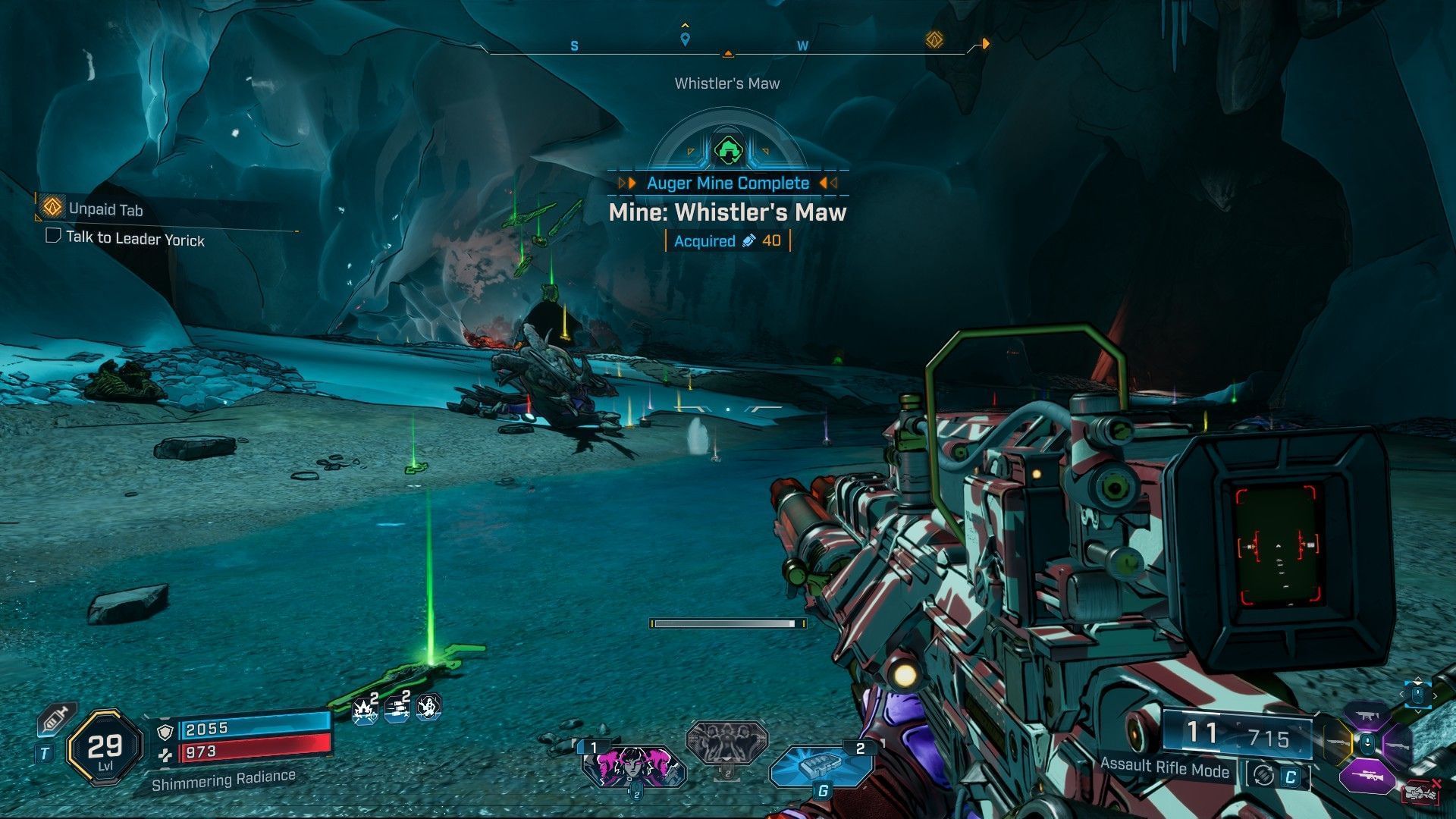Equip the right-hand purple weapon slot

point(1396,746)
